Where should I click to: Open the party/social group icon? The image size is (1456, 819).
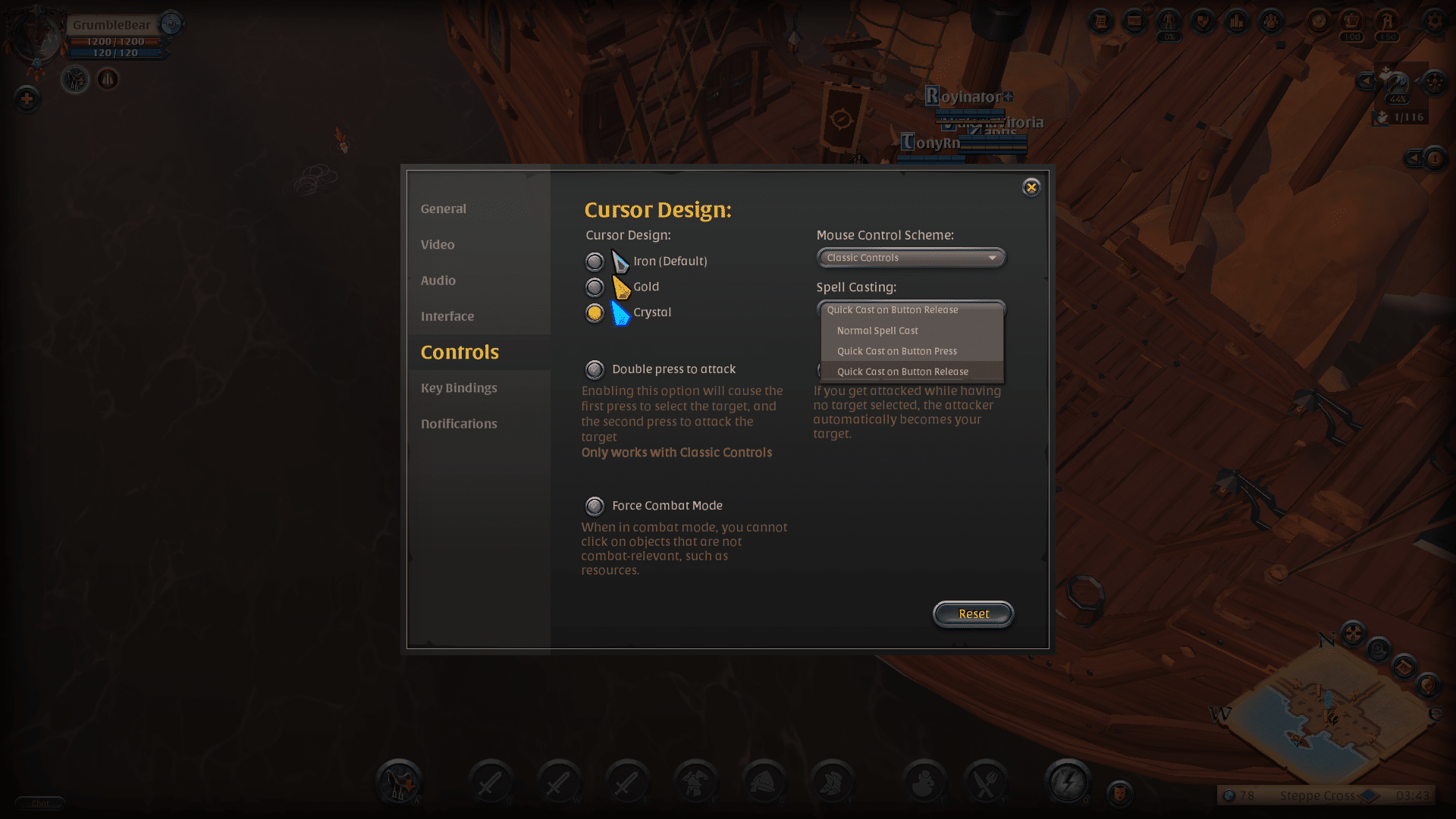[1269, 22]
